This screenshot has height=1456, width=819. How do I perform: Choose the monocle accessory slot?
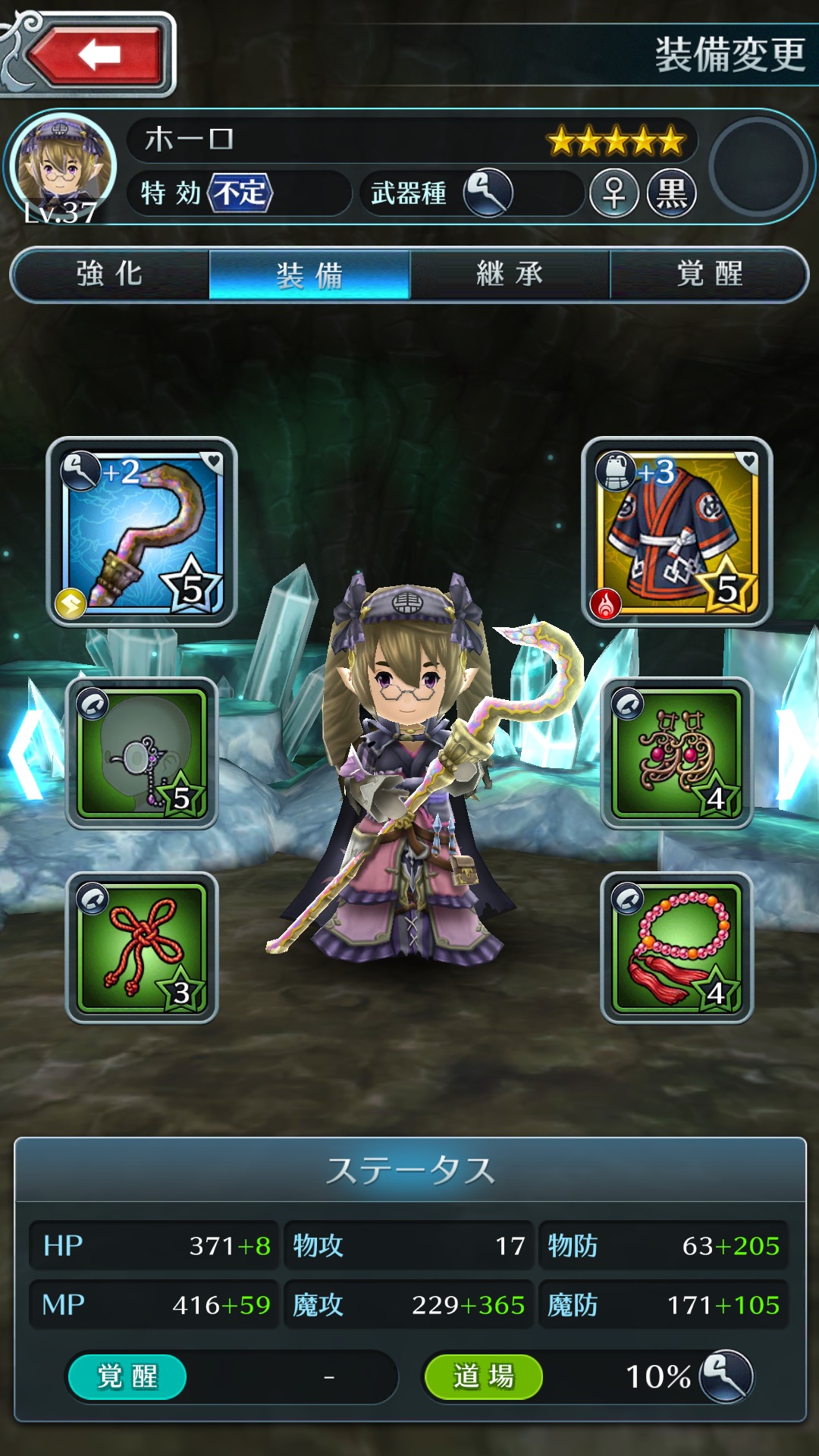point(143,752)
